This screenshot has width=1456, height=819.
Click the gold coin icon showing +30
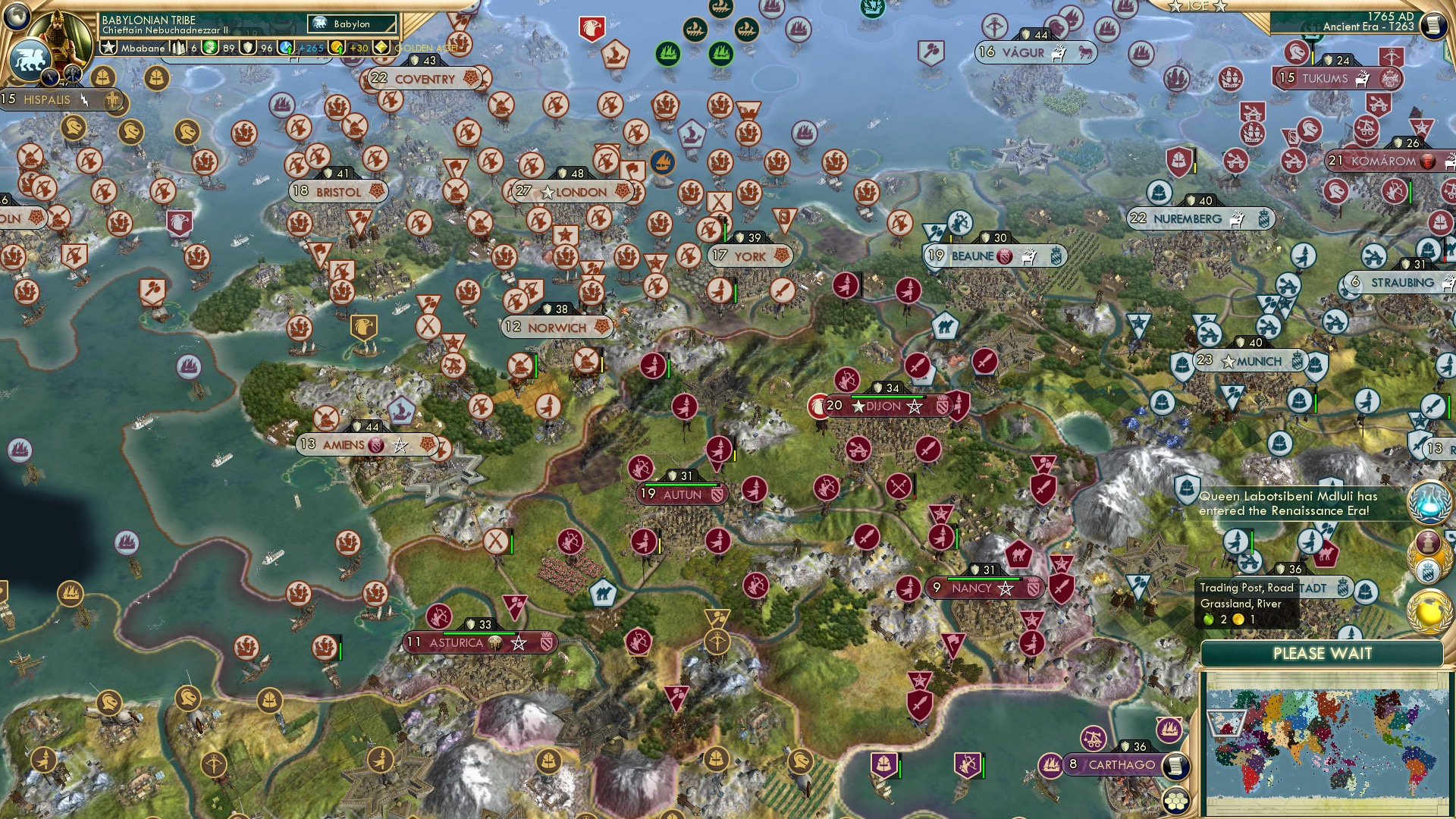click(337, 49)
